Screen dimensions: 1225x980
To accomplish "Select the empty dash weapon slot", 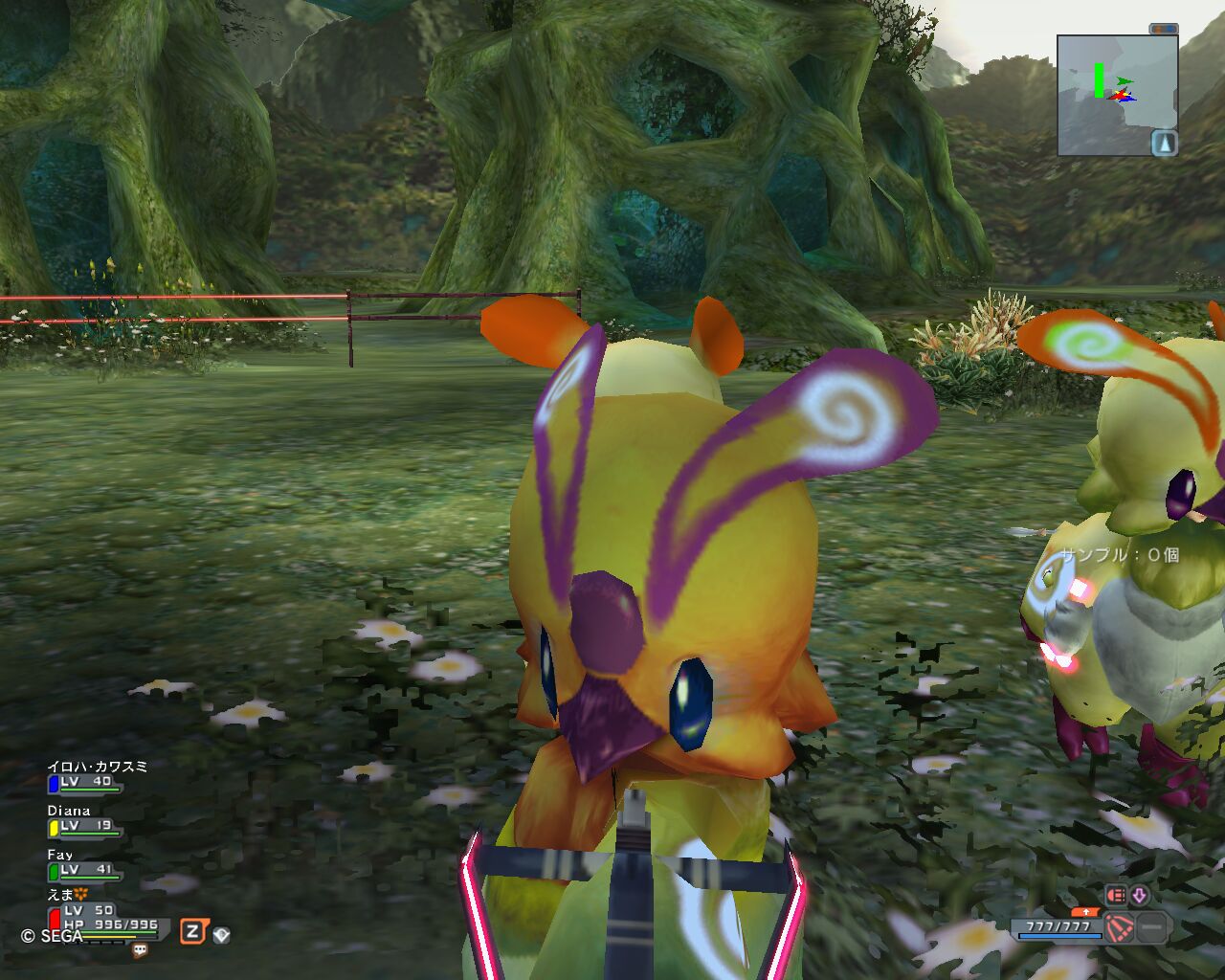I will 1152,927.
